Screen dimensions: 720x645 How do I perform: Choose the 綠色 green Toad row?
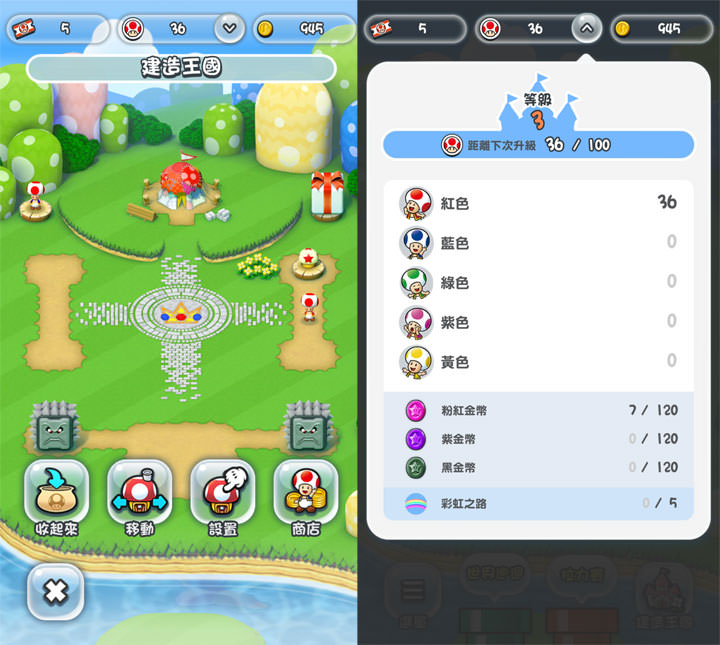point(538,282)
